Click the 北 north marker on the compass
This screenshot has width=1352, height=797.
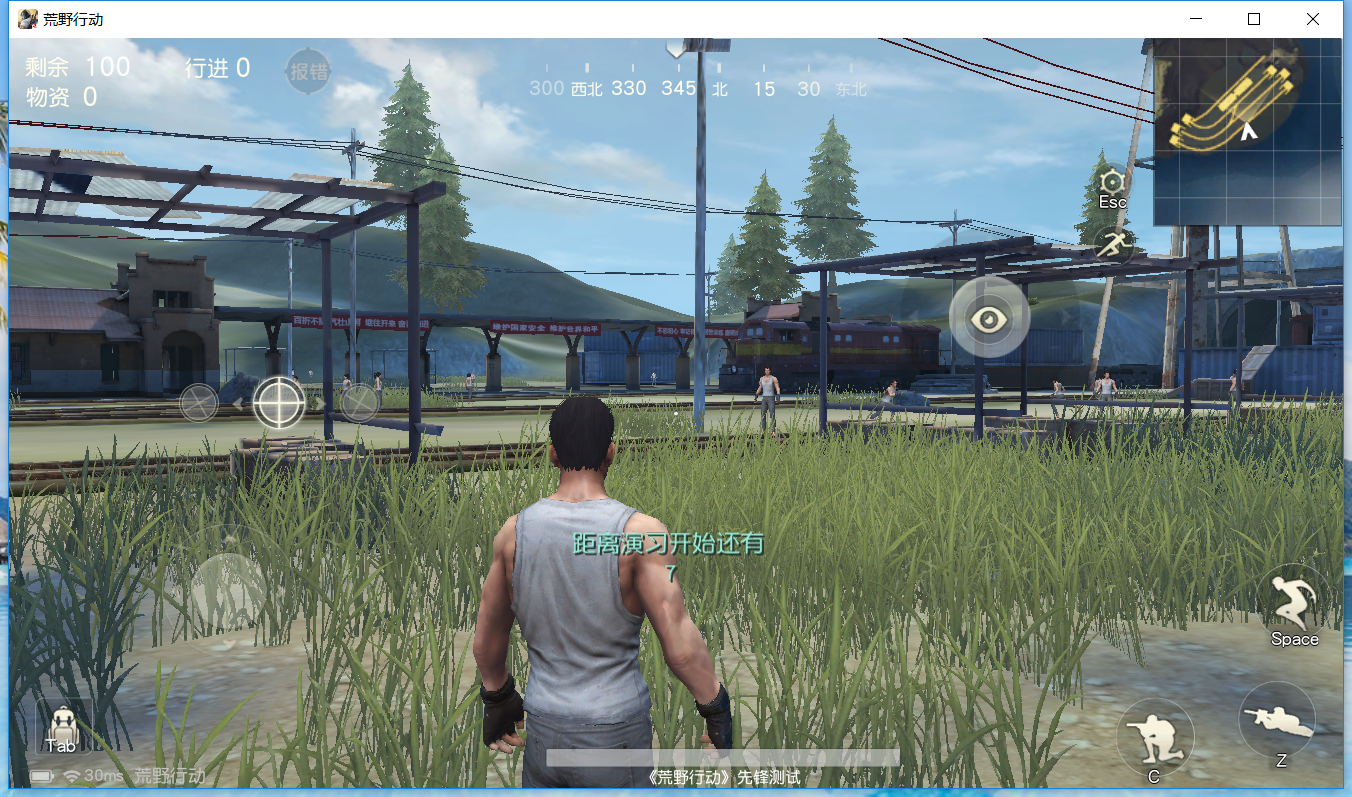point(719,88)
